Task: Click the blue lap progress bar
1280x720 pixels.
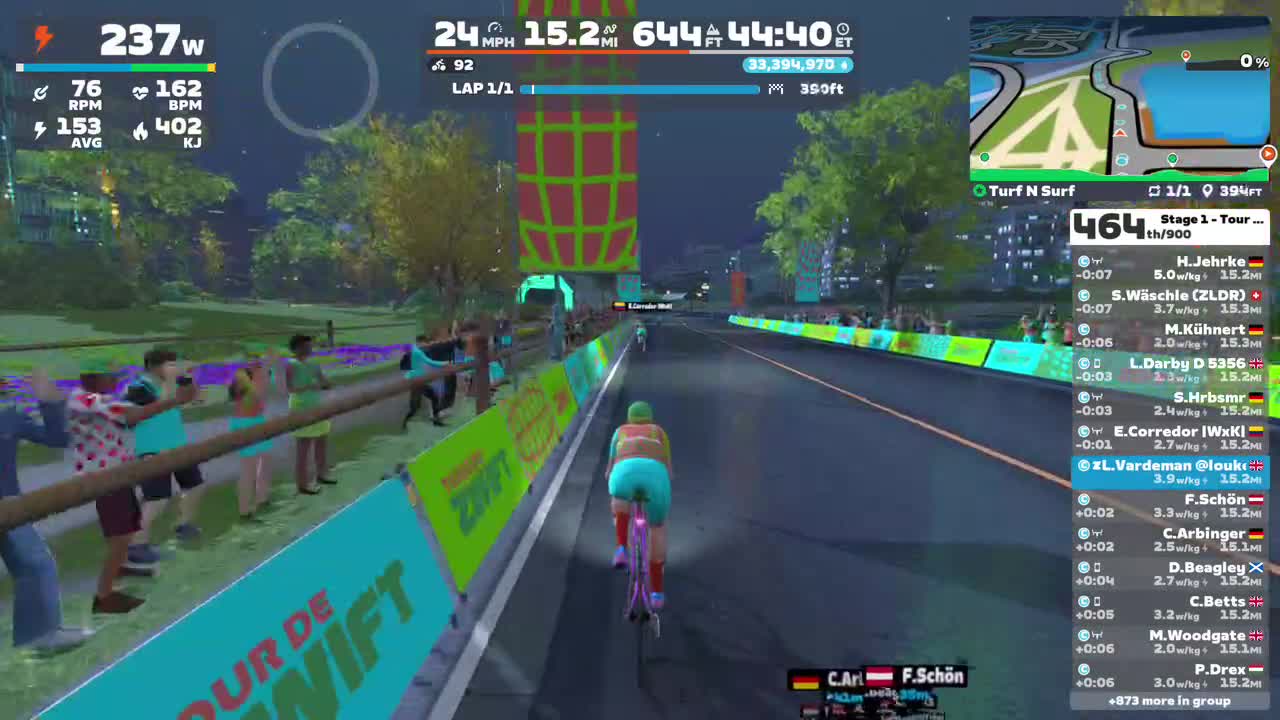Action: (x=640, y=89)
